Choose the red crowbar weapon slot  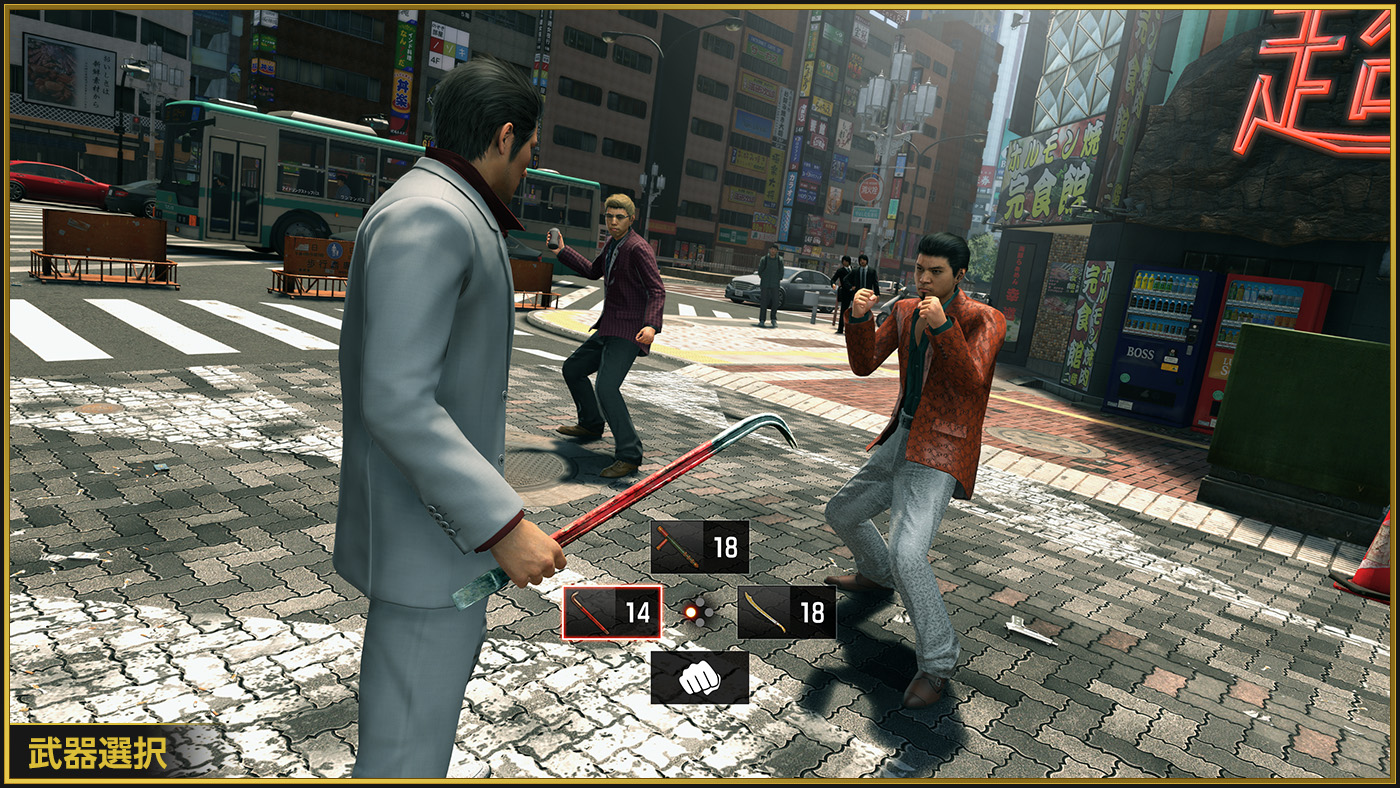click(611, 612)
